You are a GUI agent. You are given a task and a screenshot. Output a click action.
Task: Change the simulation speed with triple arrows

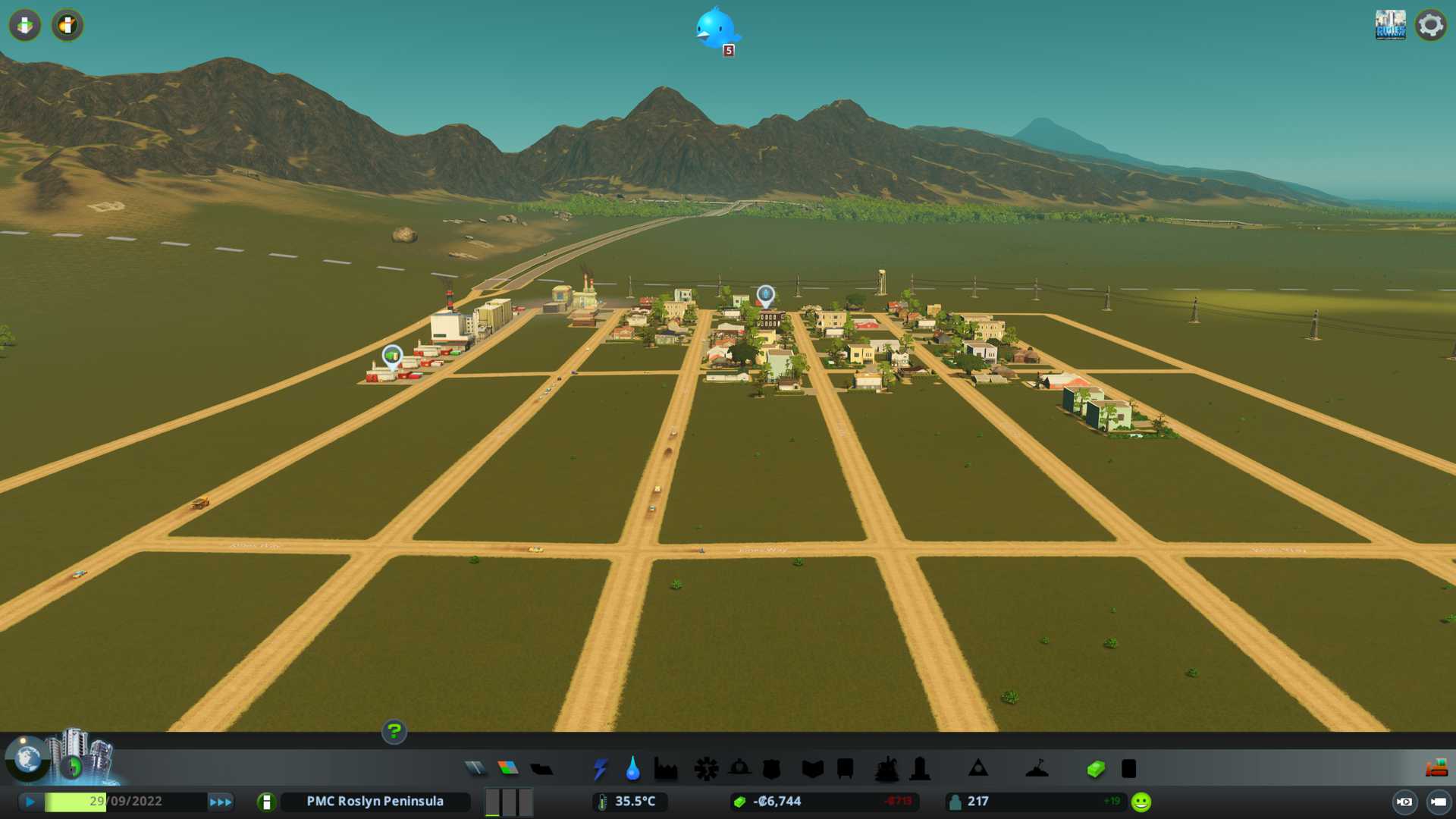tap(220, 802)
